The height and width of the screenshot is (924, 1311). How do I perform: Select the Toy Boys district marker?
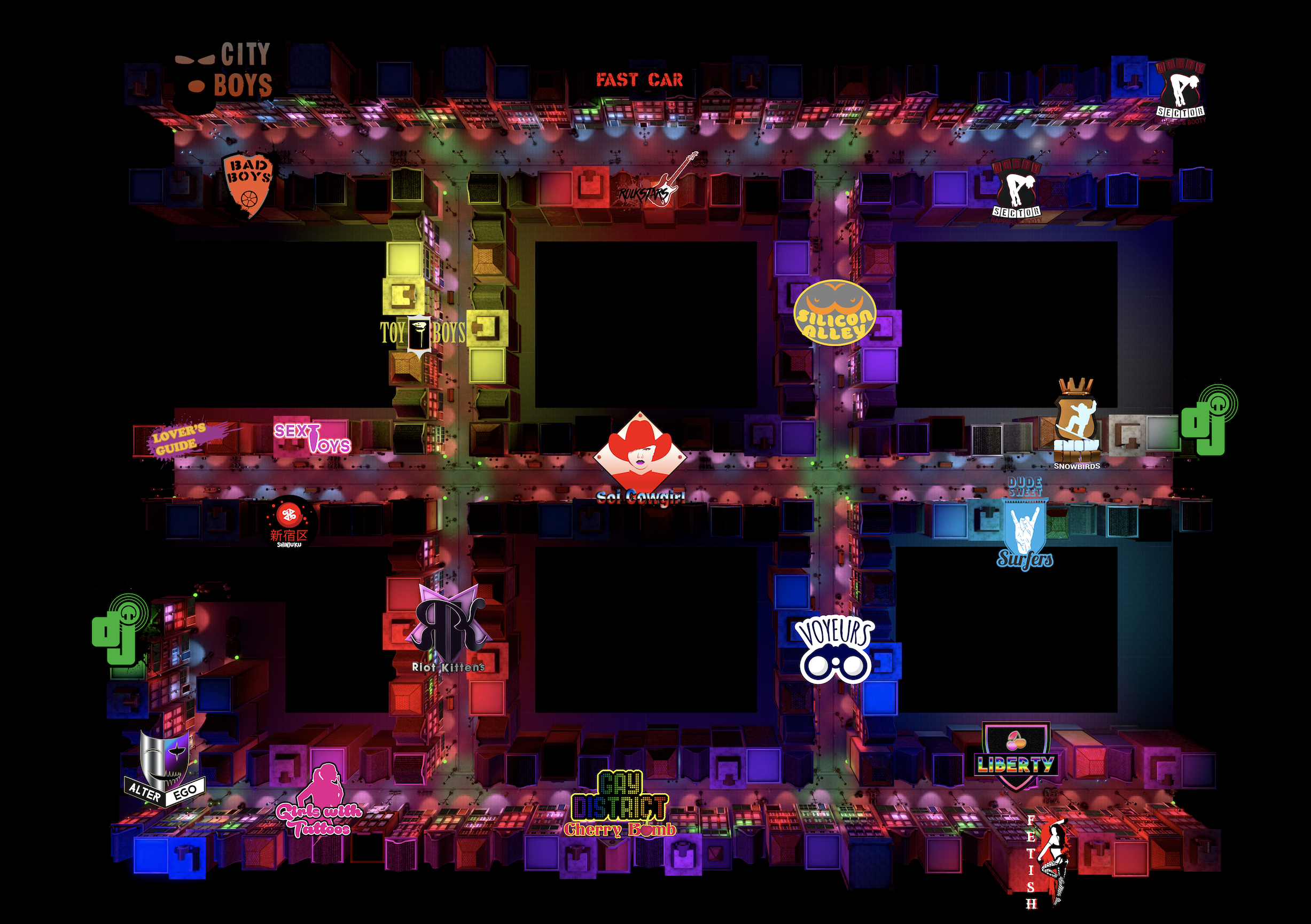(x=422, y=333)
